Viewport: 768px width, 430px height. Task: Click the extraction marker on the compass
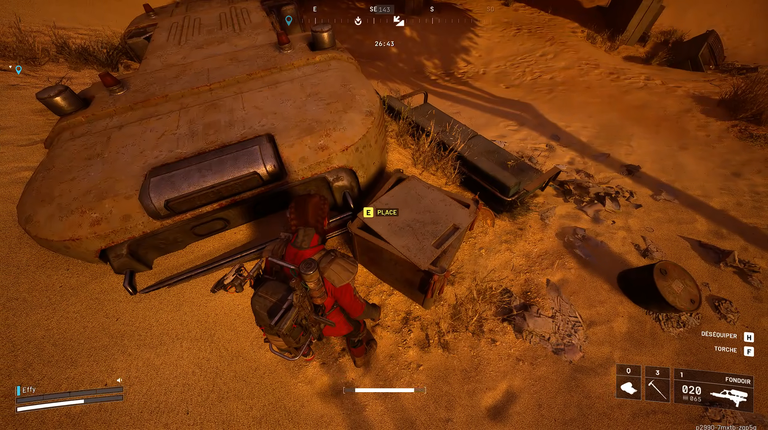pos(360,20)
